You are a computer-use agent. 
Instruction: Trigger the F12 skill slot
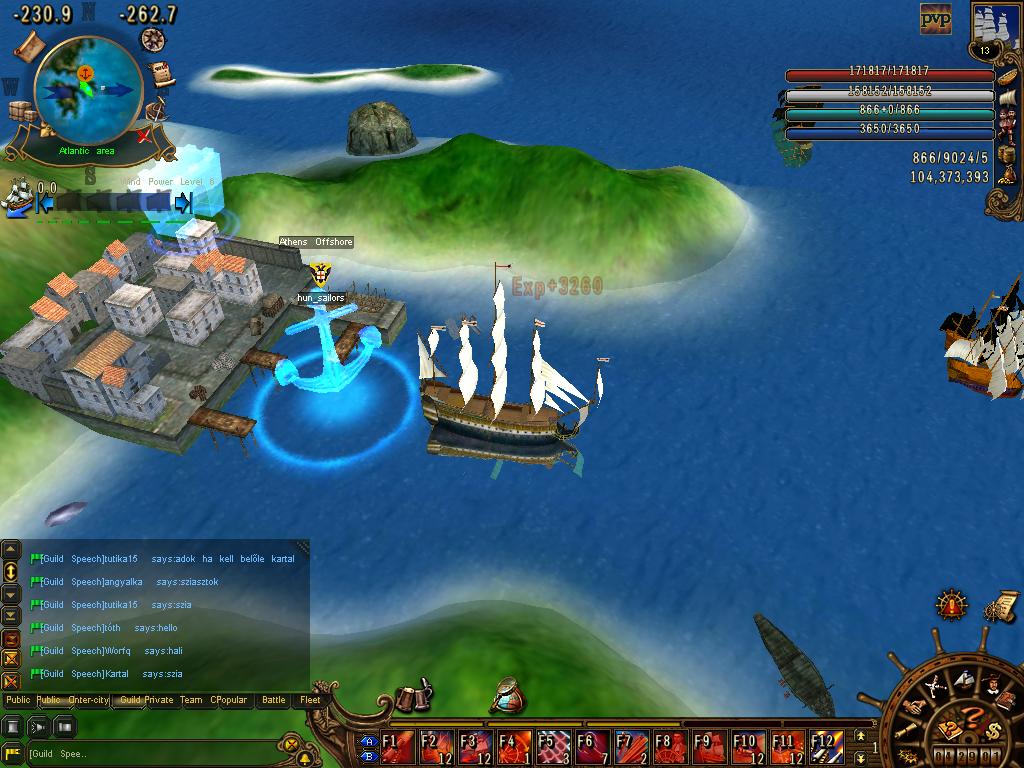824,747
